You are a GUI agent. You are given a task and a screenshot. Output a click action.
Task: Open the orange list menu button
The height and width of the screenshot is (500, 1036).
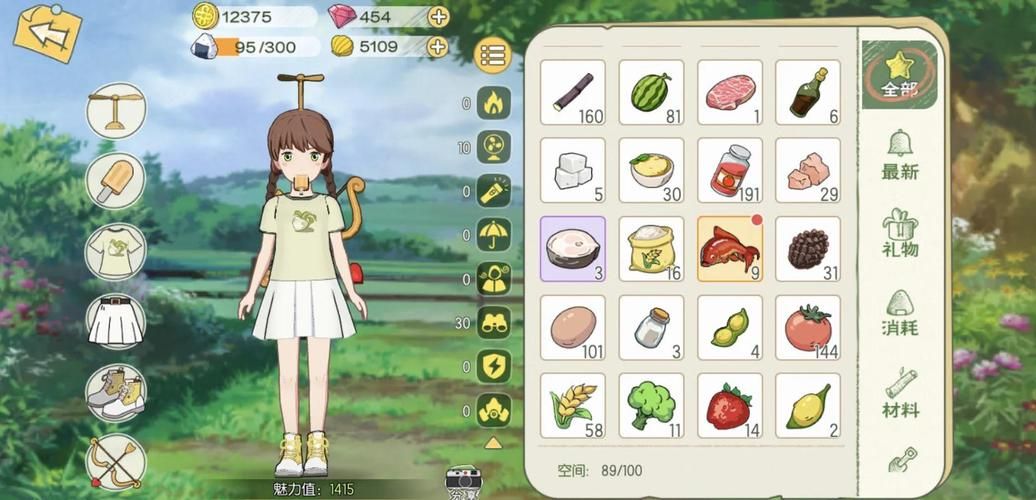click(494, 56)
